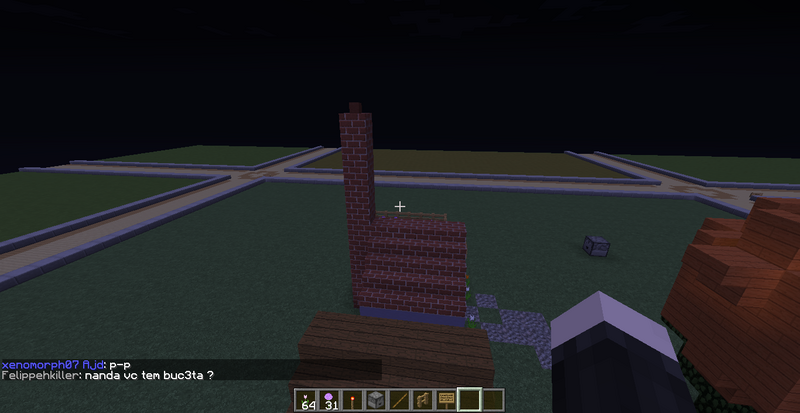The height and width of the screenshot is (413, 800).
Task: Click the xenomorph07 chat line
Action: click(62, 364)
